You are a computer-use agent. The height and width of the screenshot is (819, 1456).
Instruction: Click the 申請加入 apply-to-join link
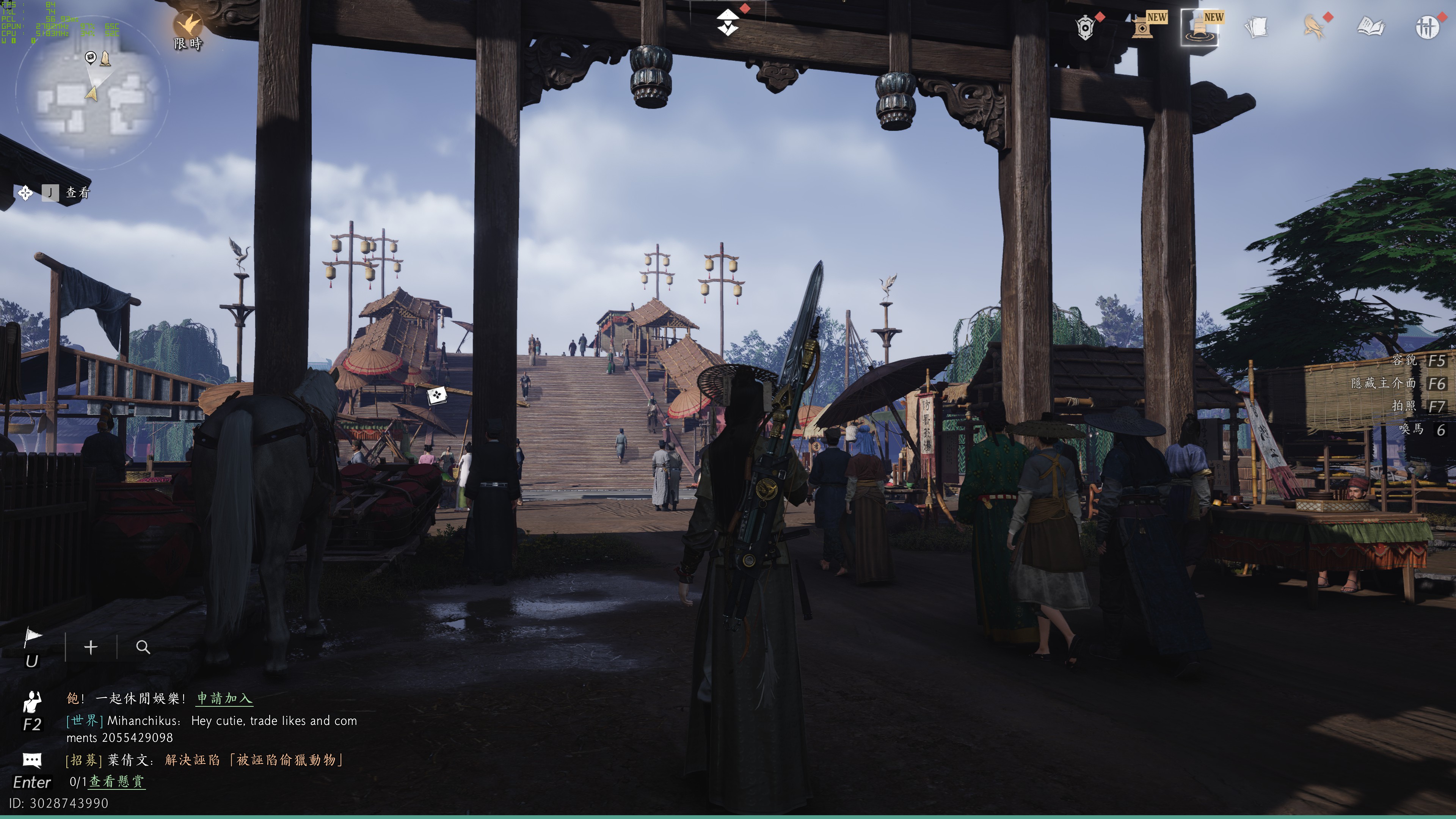tap(224, 698)
